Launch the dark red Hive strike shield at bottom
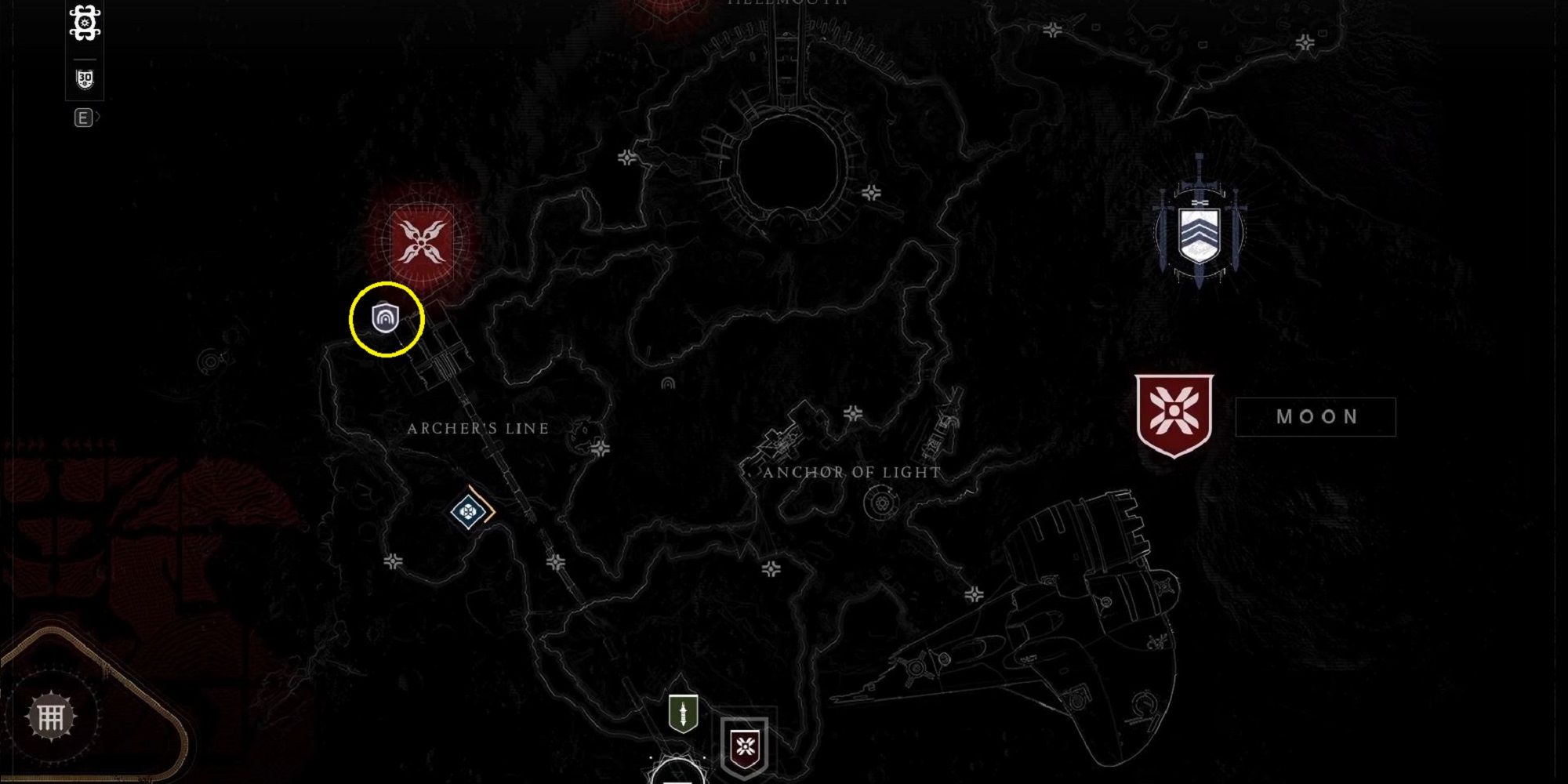Viewport: 1568px width, 784px height. [x=742, y=747]
